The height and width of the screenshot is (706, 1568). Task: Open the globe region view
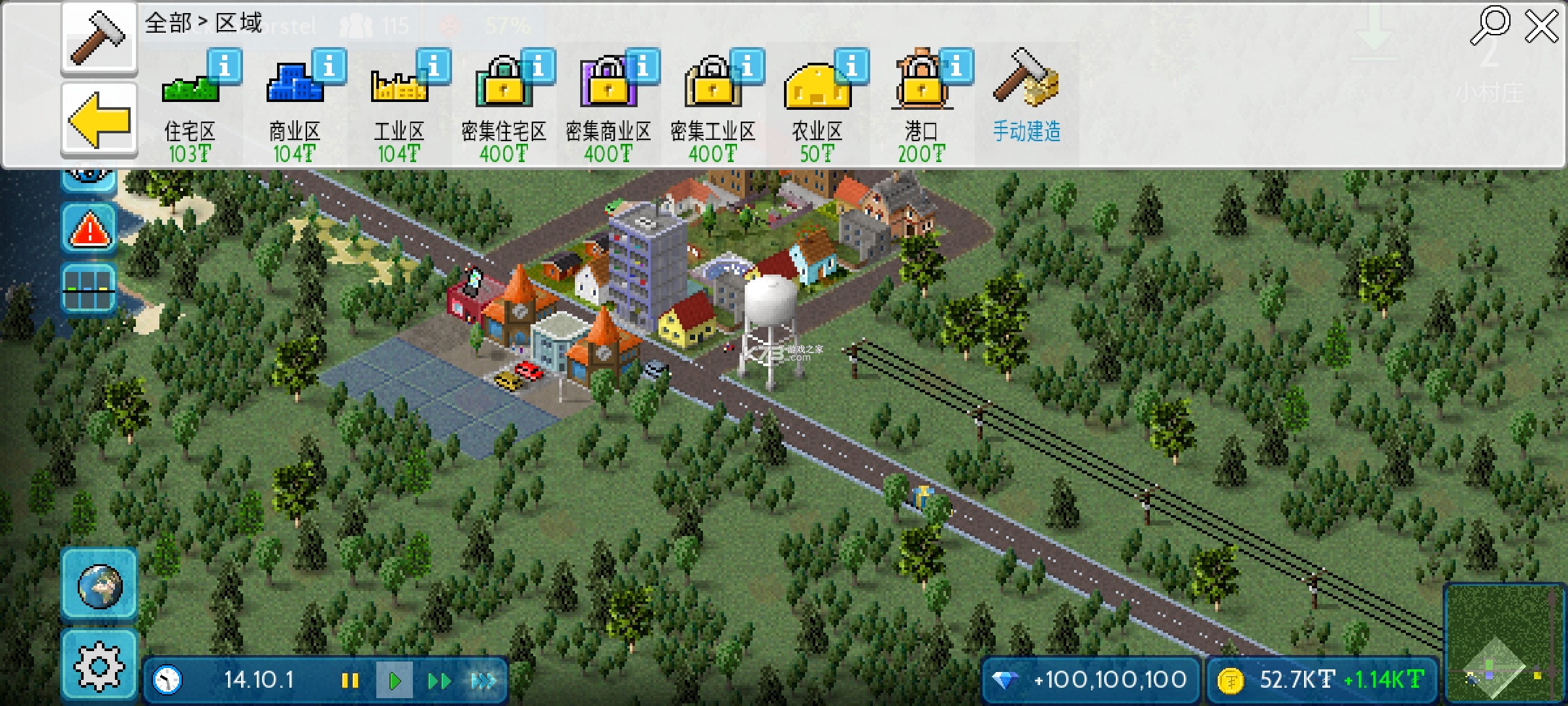(x=99, y=585)
